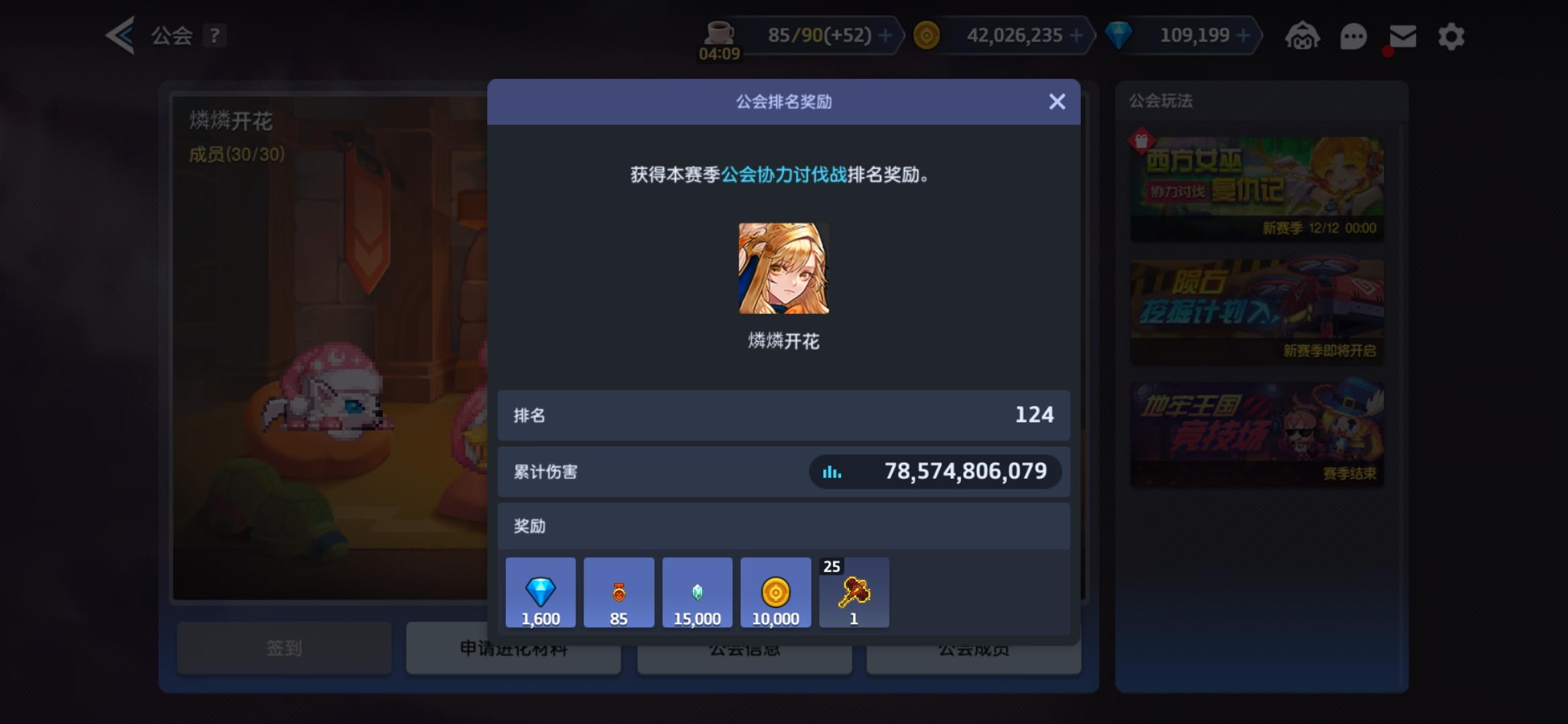Open chat via the speech bubble icon

(x=1352, y=36)
